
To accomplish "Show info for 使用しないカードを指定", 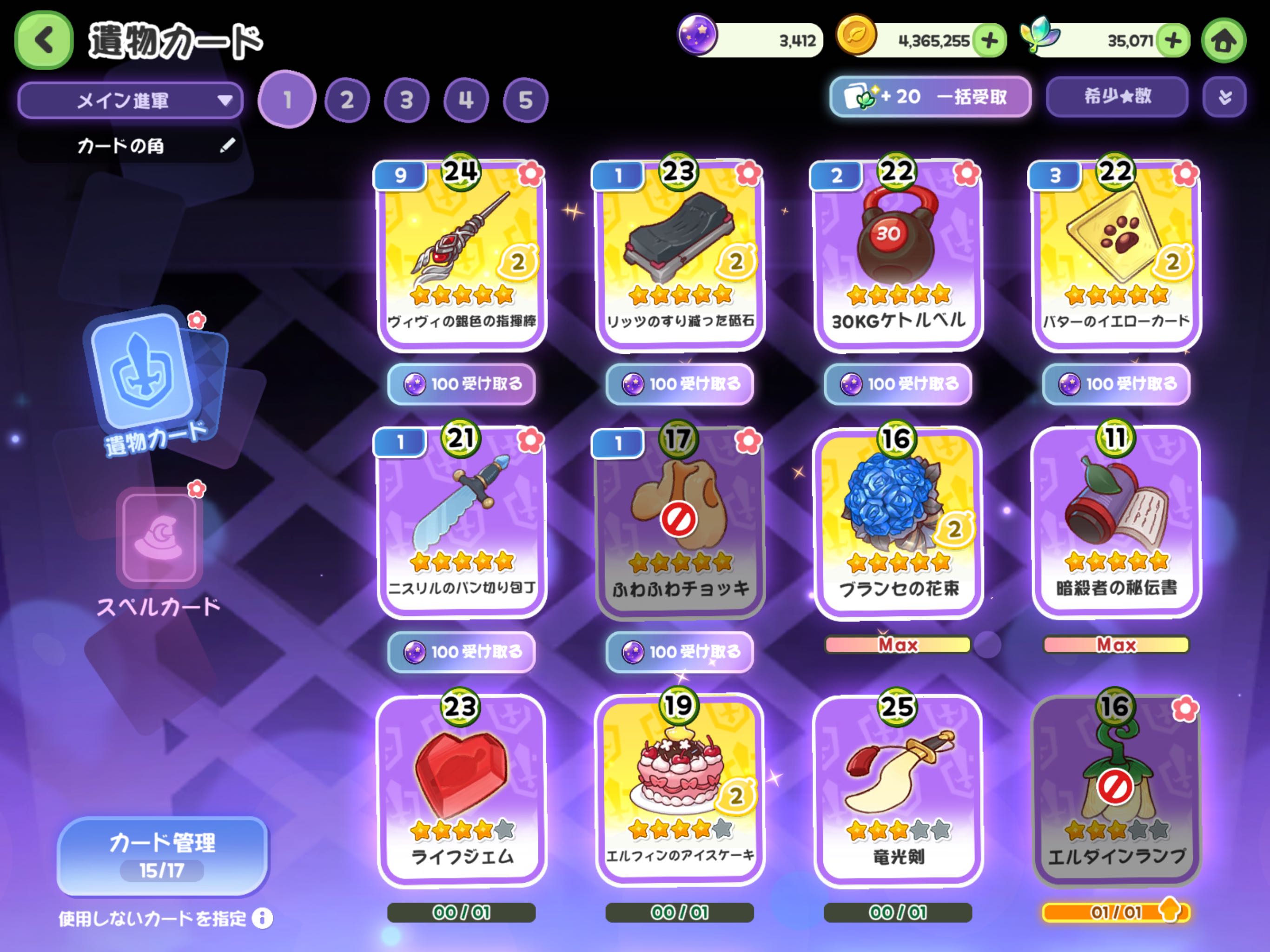I will 262,918.
